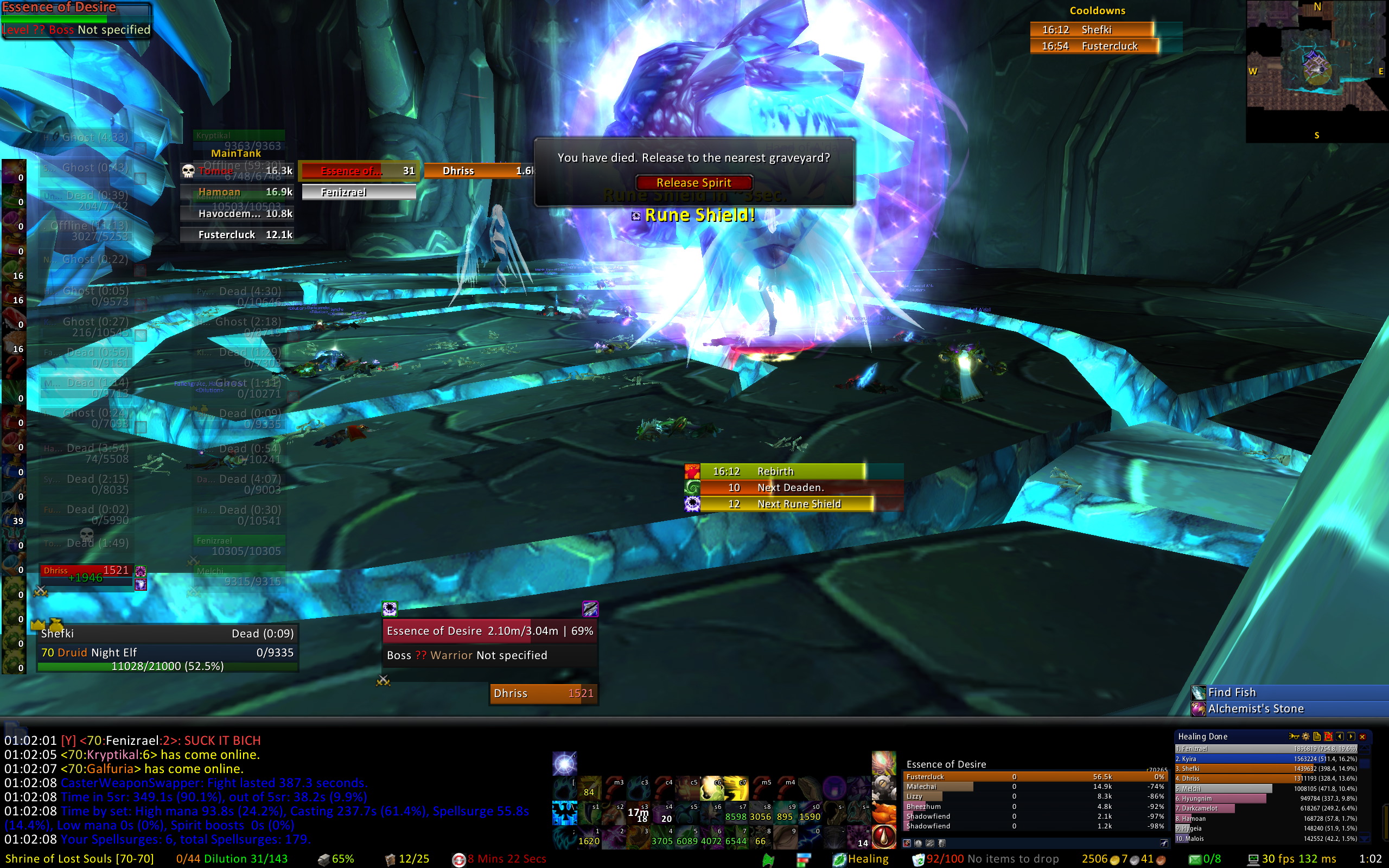Click the Essence of Desire target frame
Viewport: 1389px width, 868px height.
(x=489, y=631)
